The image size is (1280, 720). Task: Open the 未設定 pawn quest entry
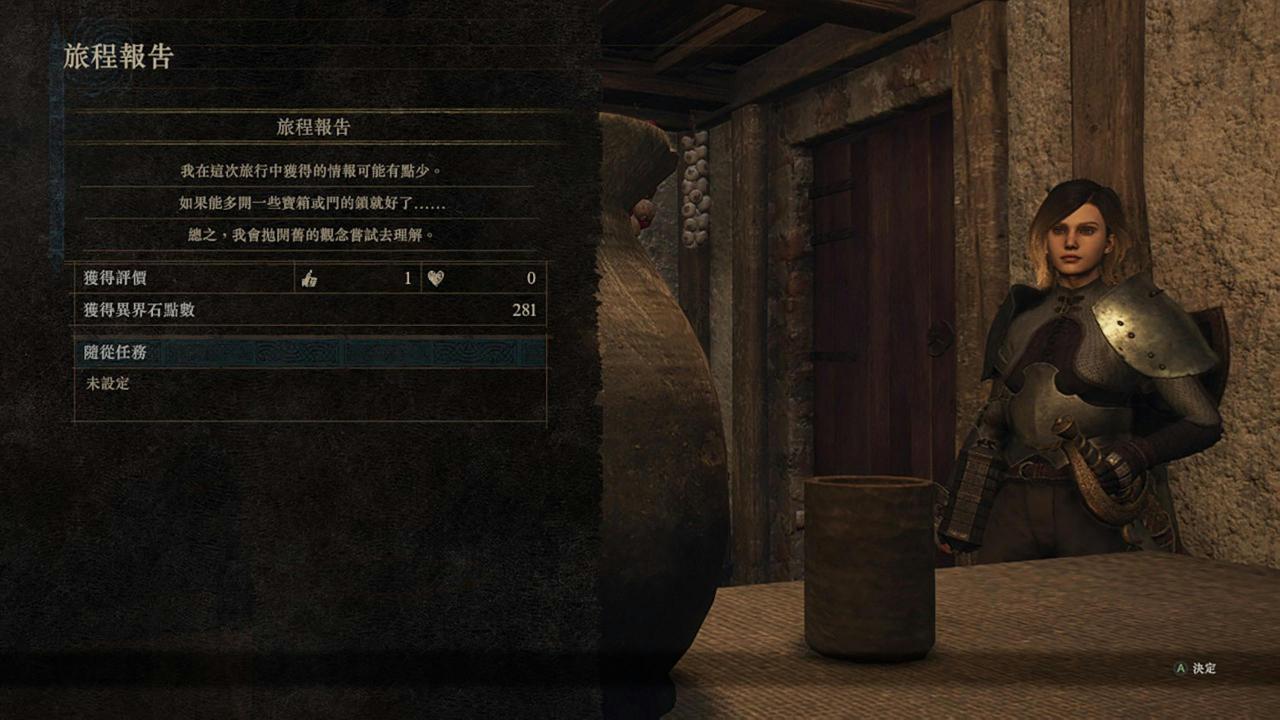pos(108,383)
